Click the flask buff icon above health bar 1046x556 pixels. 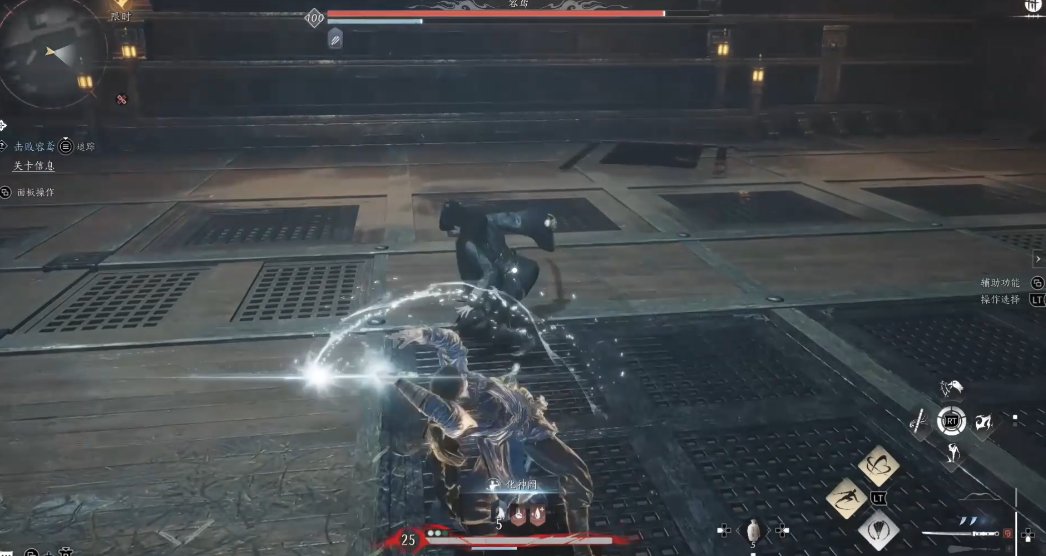click(x=518, y=514)
